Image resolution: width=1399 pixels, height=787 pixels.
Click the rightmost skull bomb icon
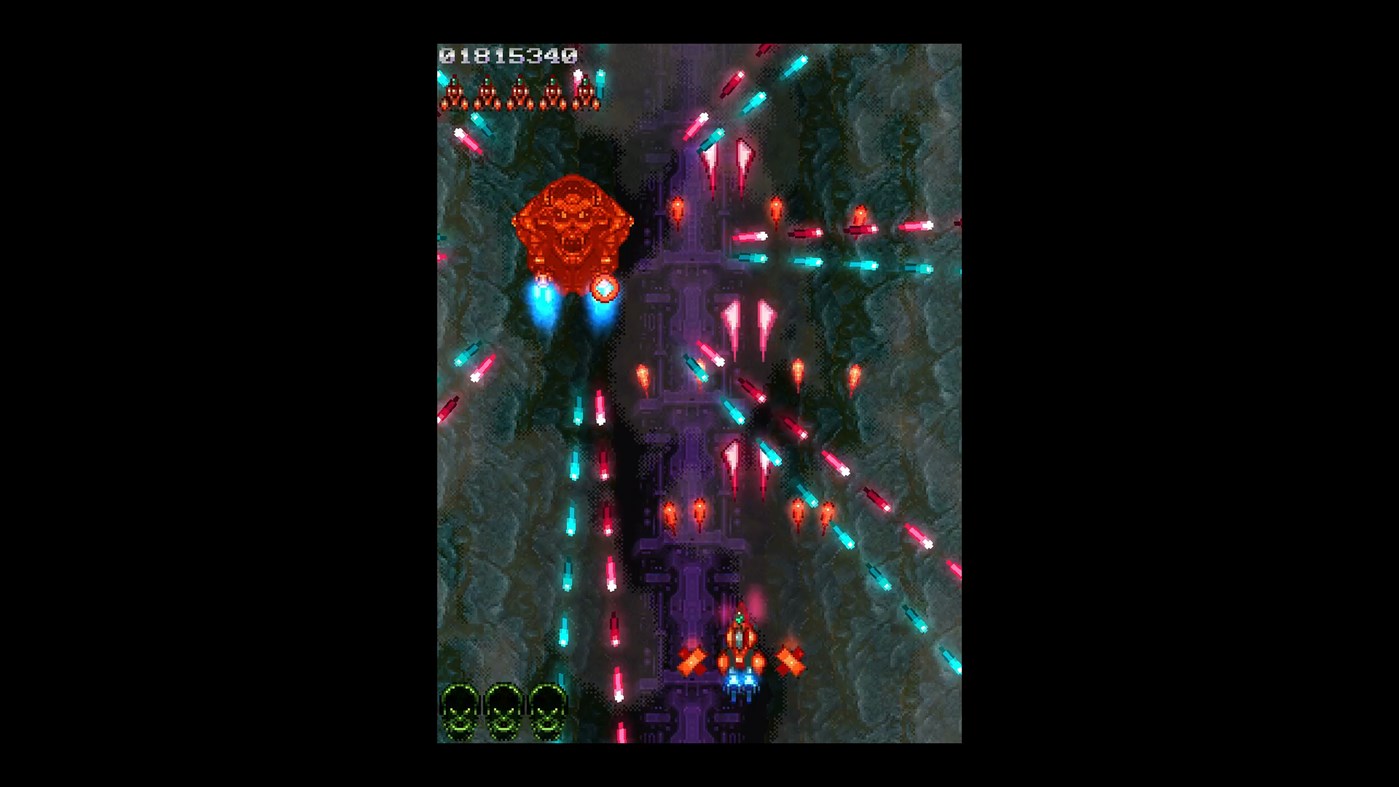(x=546, y=707)
